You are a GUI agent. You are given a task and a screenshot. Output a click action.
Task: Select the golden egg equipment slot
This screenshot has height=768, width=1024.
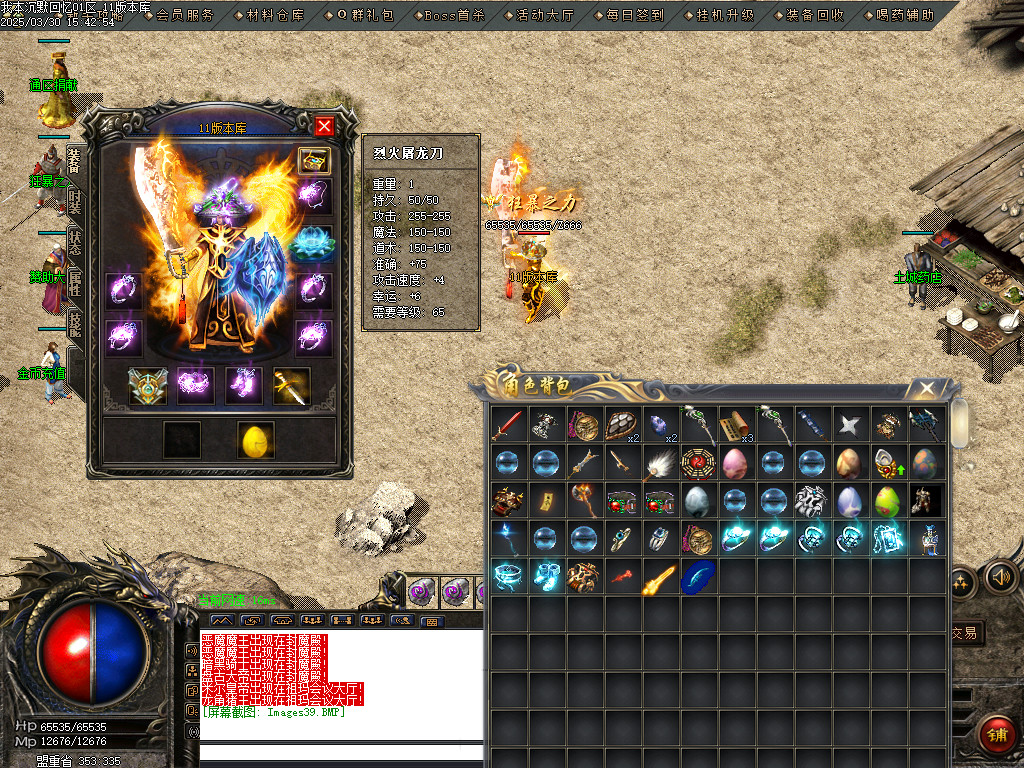pyautogui.click(x=256, y=441)
